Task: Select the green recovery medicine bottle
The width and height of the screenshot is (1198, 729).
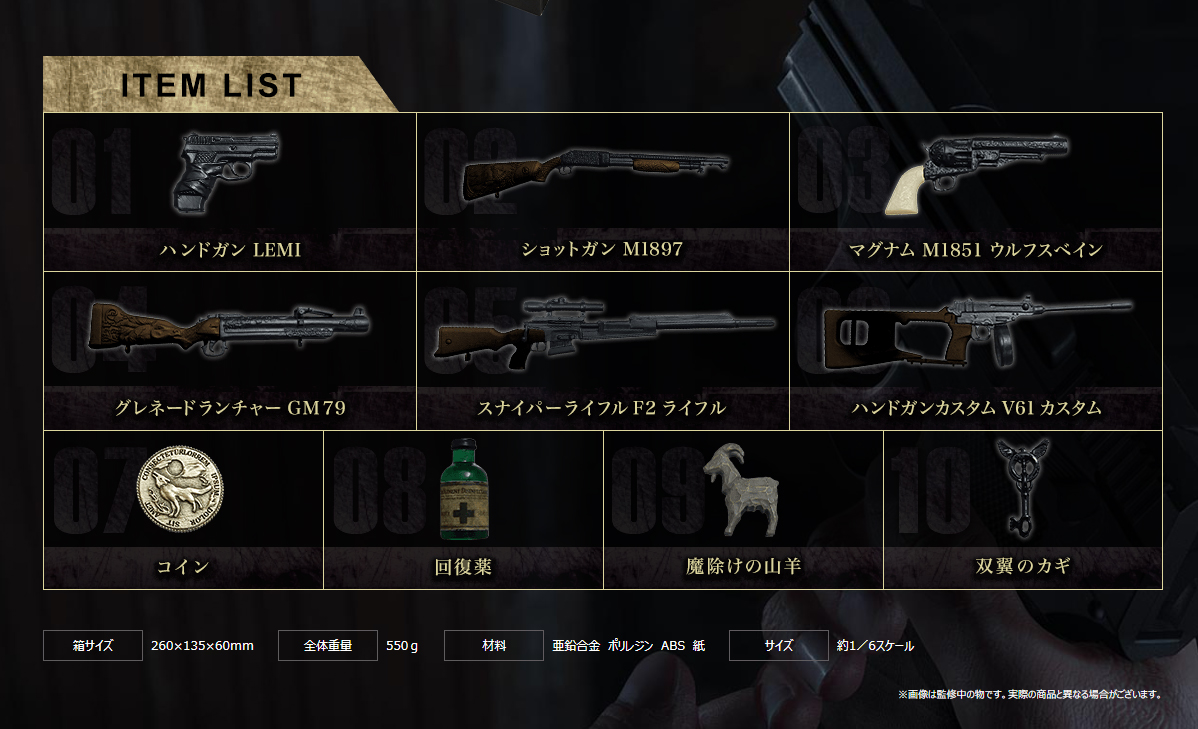Action: [x=463, y=509]
